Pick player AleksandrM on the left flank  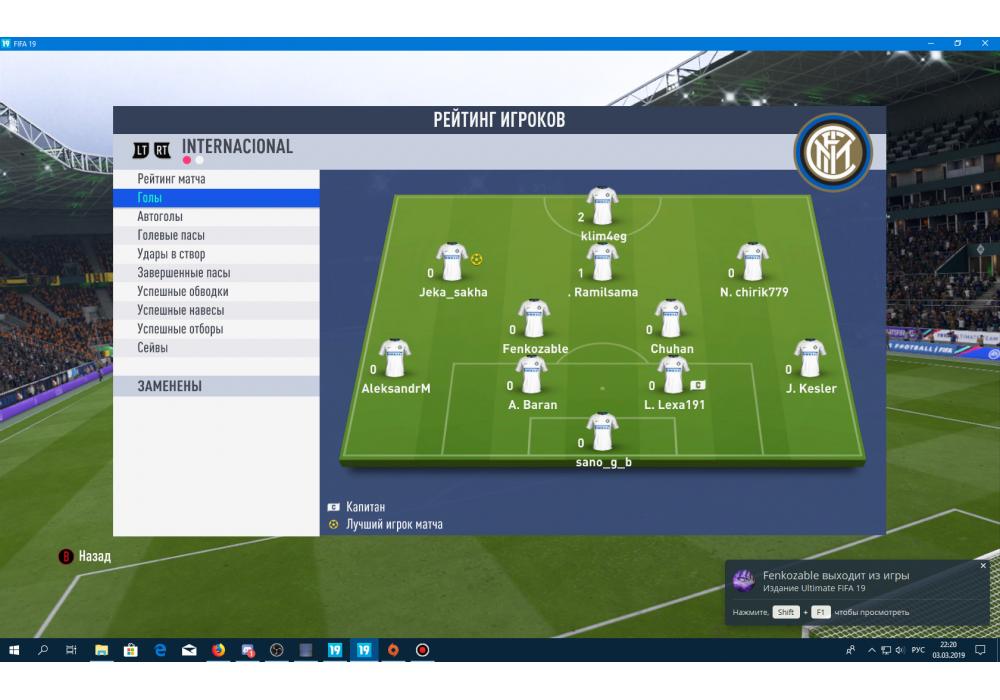(x=395, y=359)
